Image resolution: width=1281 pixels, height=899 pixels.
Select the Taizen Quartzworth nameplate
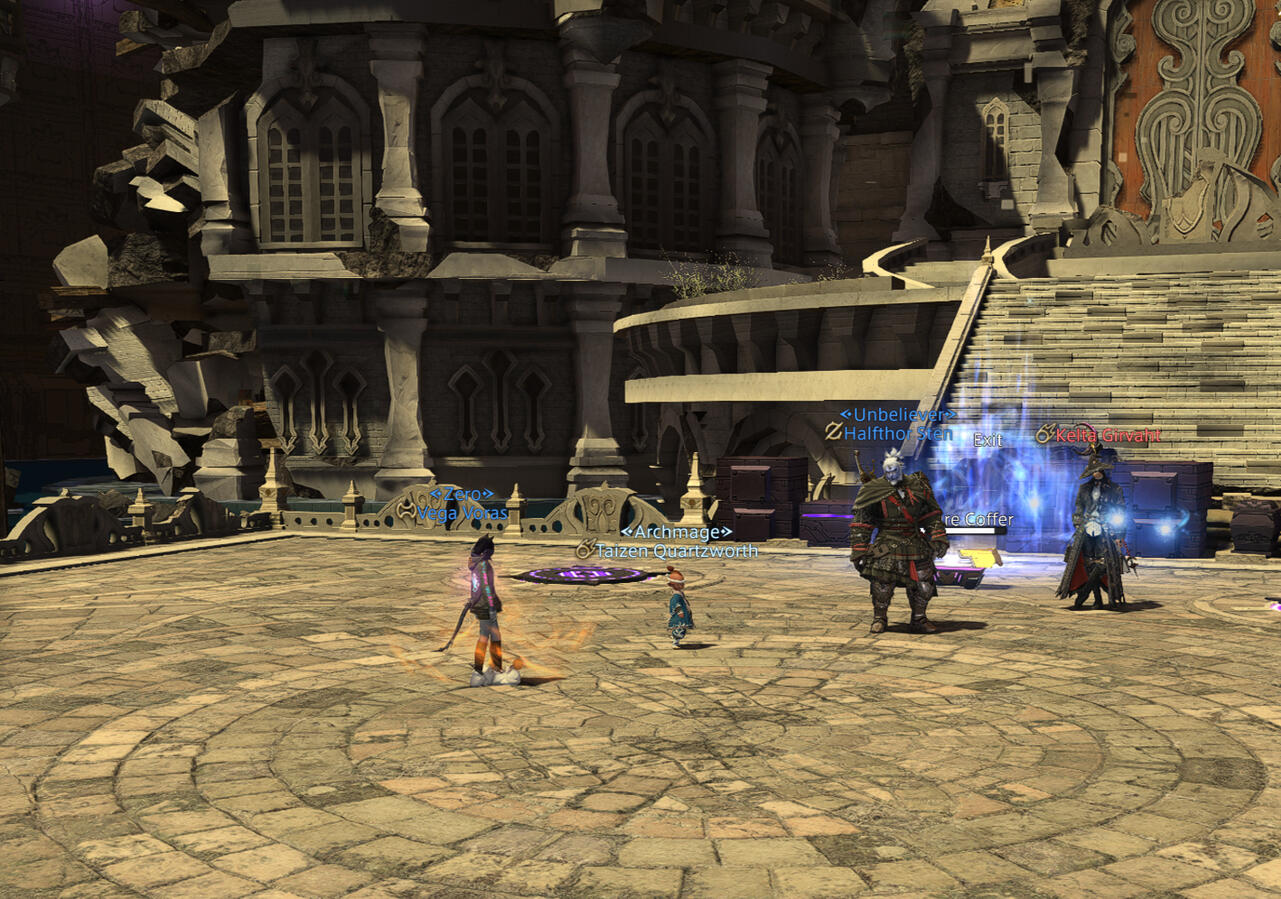676,550
